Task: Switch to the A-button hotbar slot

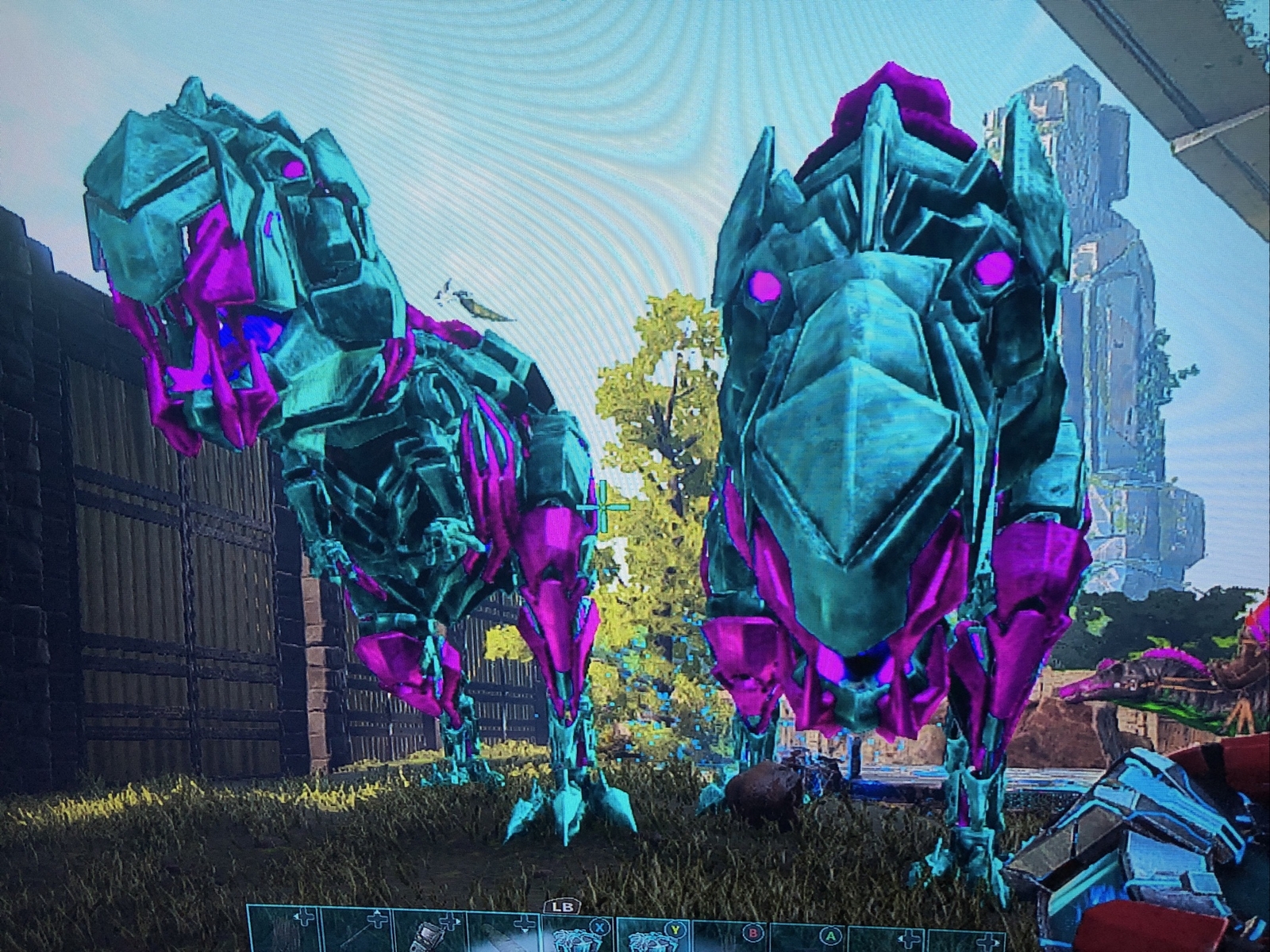Action: pyautogui.click(x=830, y=936)
